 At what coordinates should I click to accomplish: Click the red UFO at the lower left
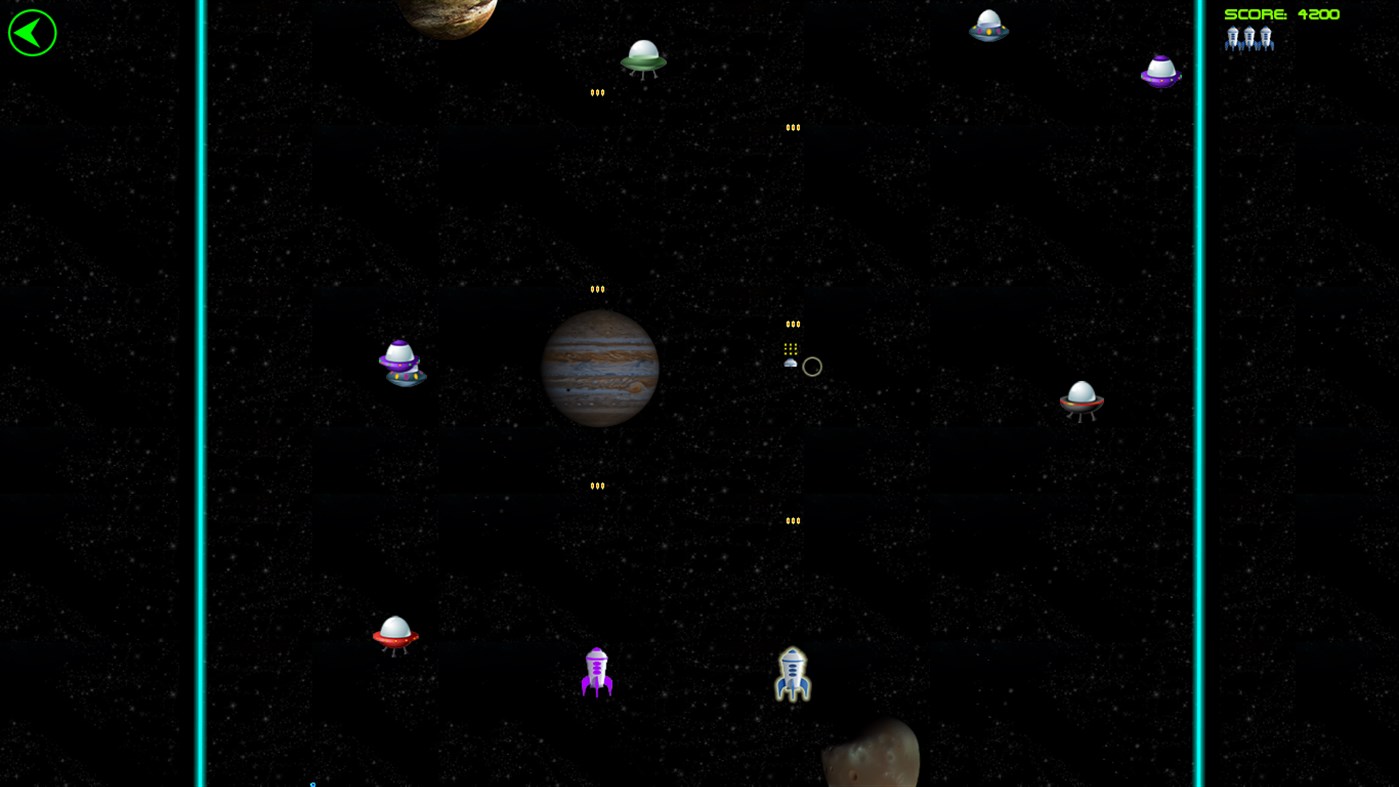point(394,633)
